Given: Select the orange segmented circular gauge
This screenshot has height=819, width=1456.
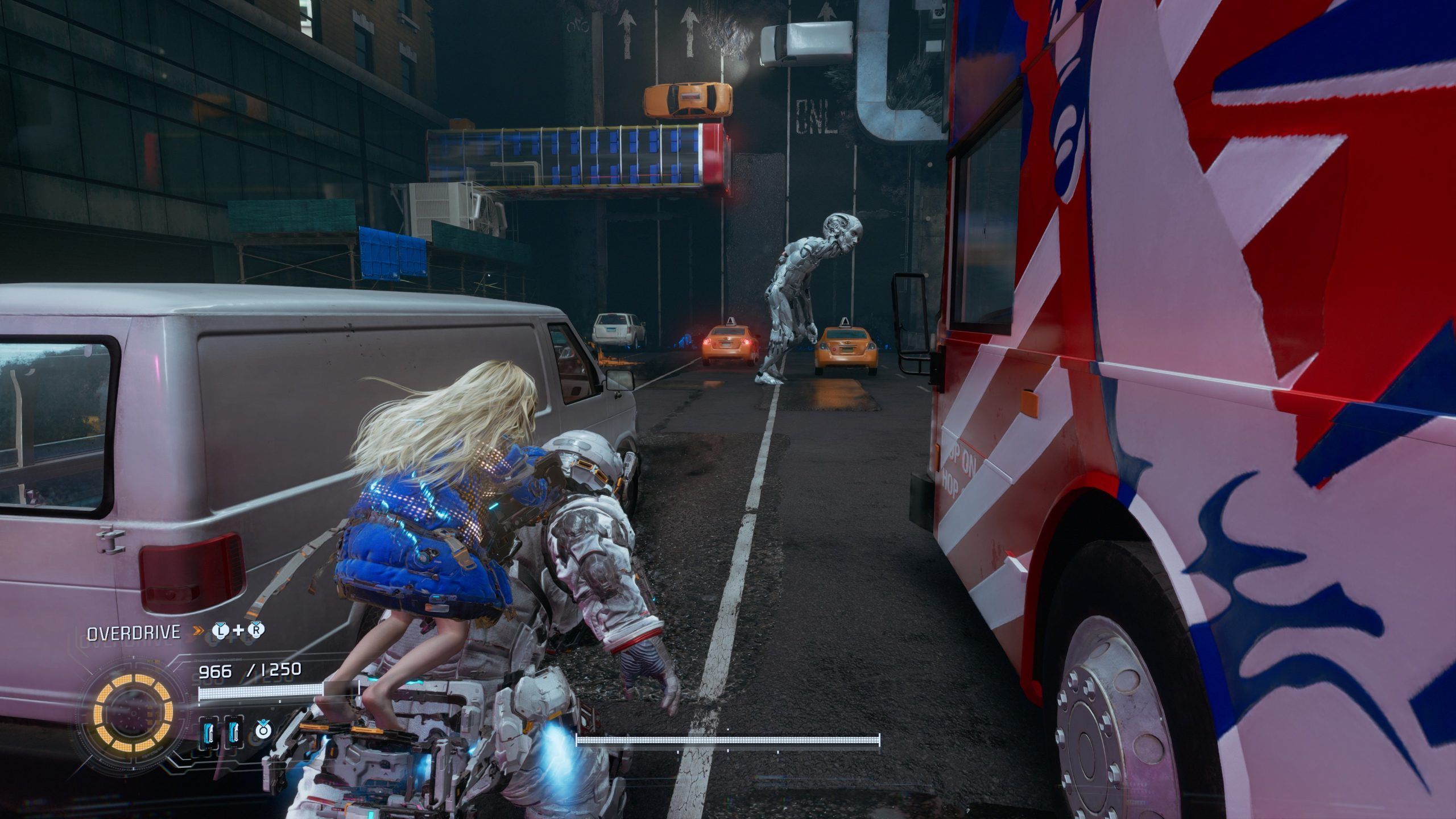Looking at the screenshot, I should pyautogui.click(x=135, y=713).
